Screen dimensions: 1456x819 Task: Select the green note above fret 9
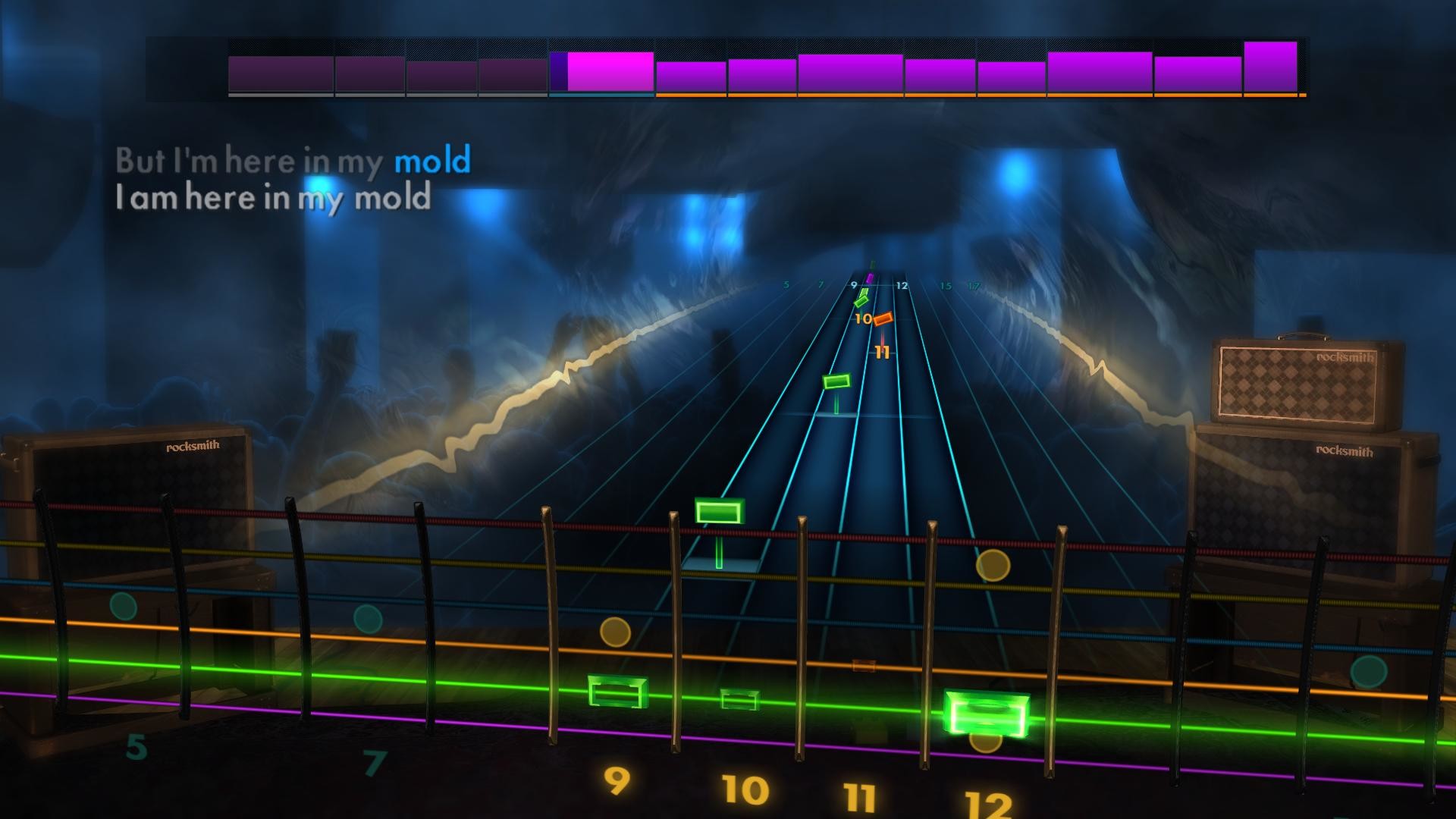click(615, 691)
